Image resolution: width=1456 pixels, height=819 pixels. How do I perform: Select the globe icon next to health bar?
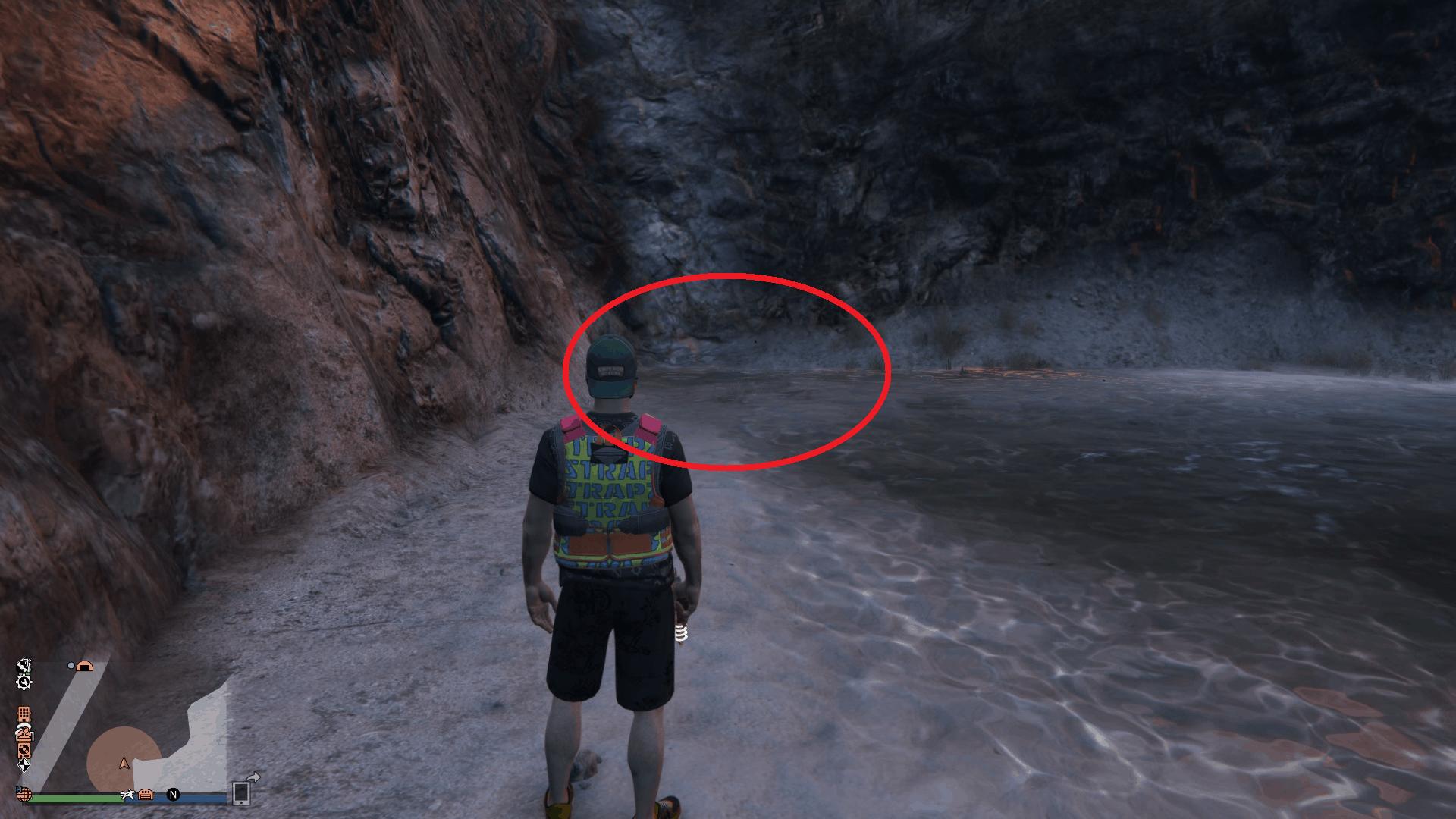coord(24,795)
